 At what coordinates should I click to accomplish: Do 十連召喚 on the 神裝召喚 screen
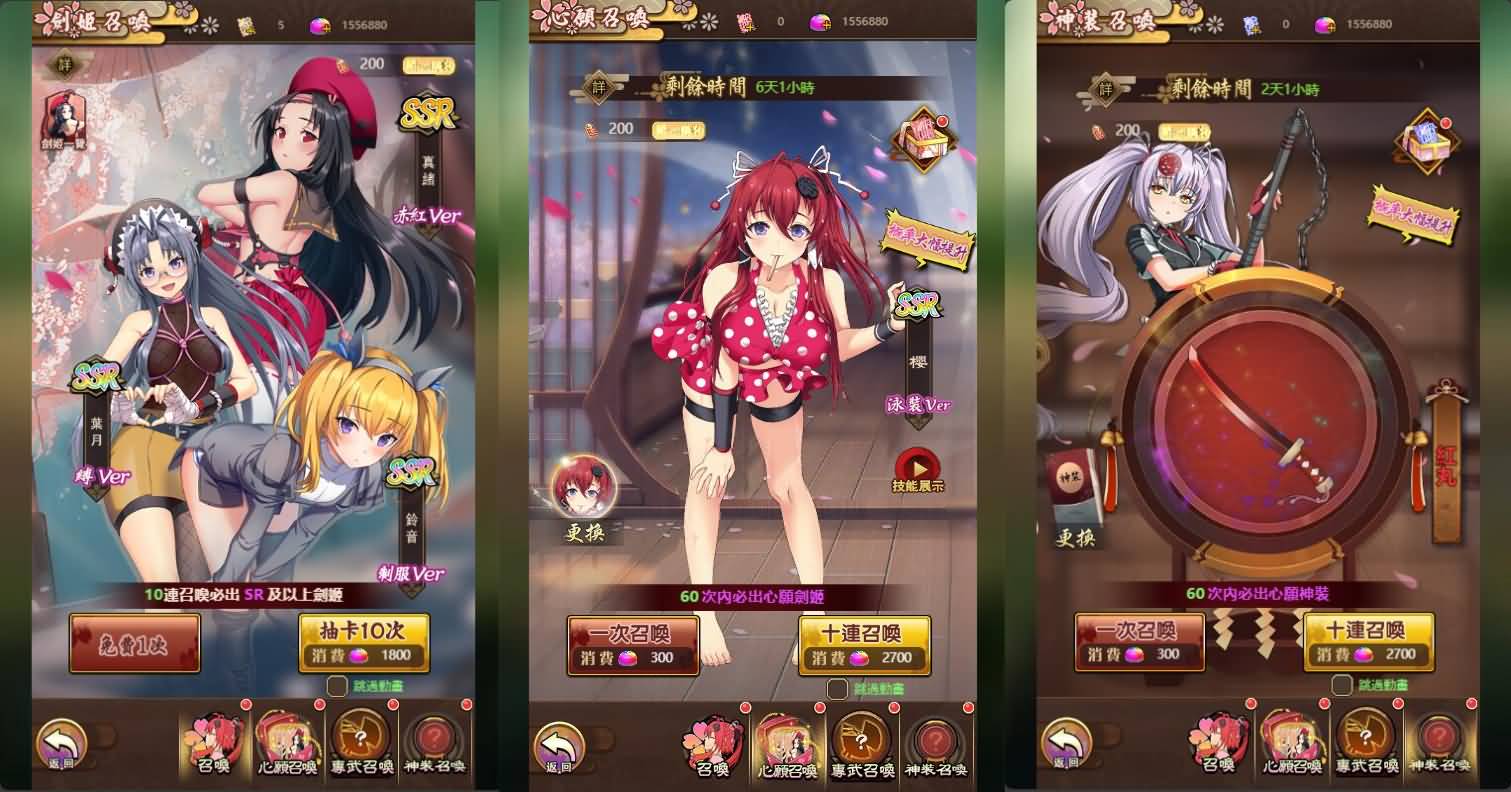coord(1368,642)
